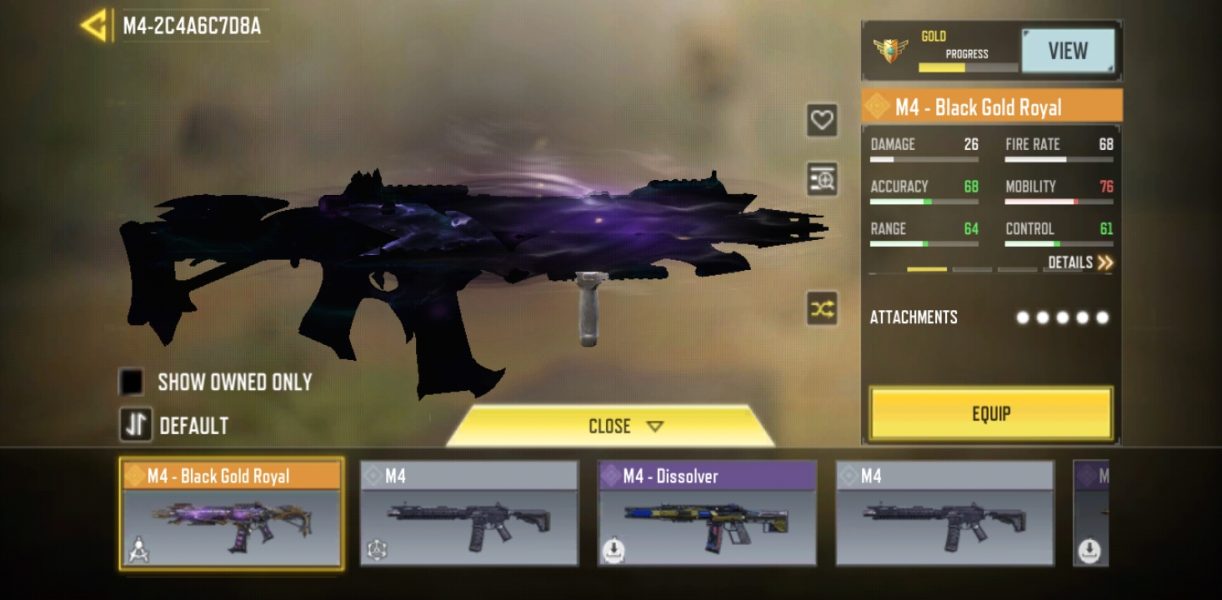1222x600 pixels.
Task: Close the weapon skin drawer
Action: point(610,426)
